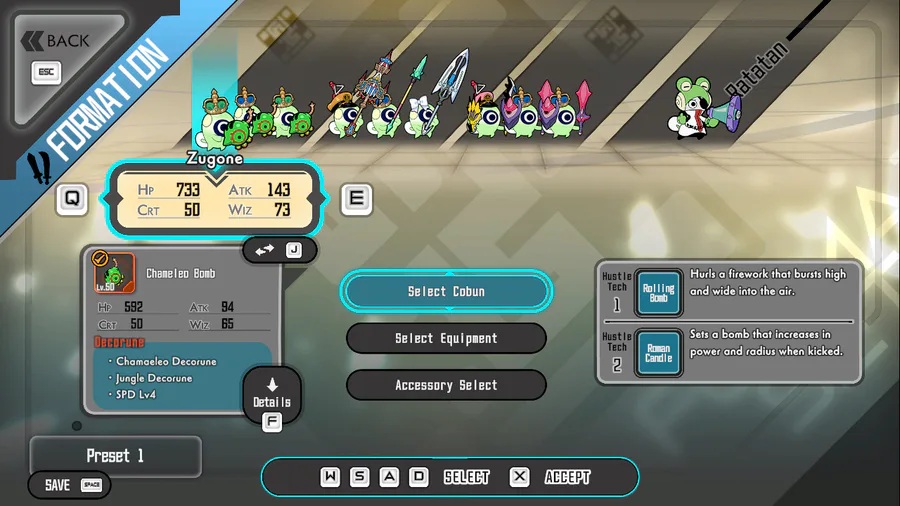Open the Preset 1 selector
900x506 pixels.
coord(115,456)
